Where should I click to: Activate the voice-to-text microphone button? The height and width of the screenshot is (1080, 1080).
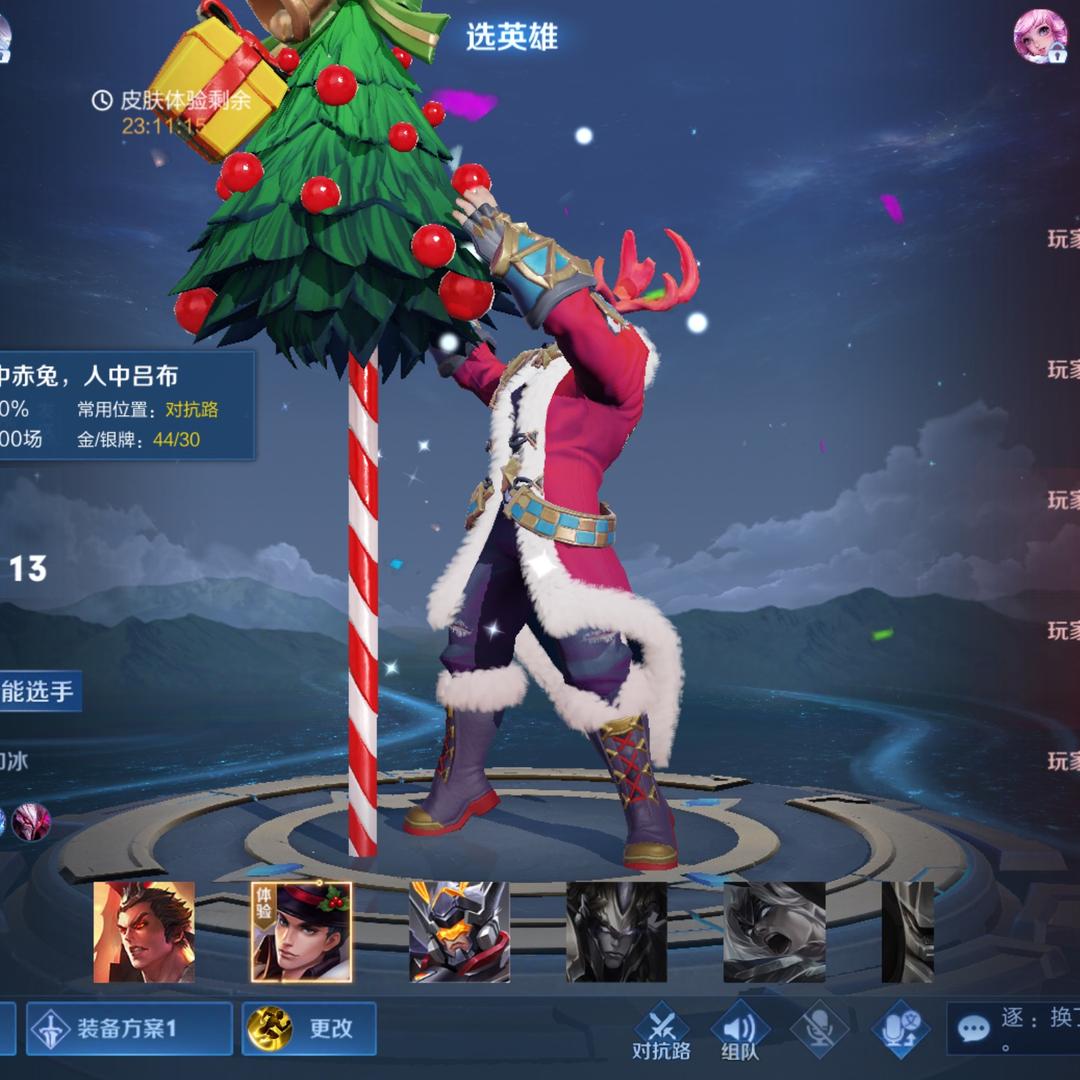[x=900, y=1029]
